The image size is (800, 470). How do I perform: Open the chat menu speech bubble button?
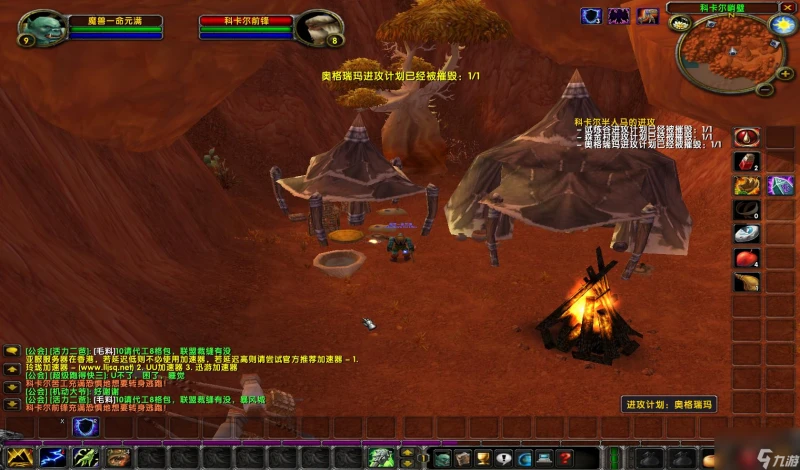(x=12, y=351)
